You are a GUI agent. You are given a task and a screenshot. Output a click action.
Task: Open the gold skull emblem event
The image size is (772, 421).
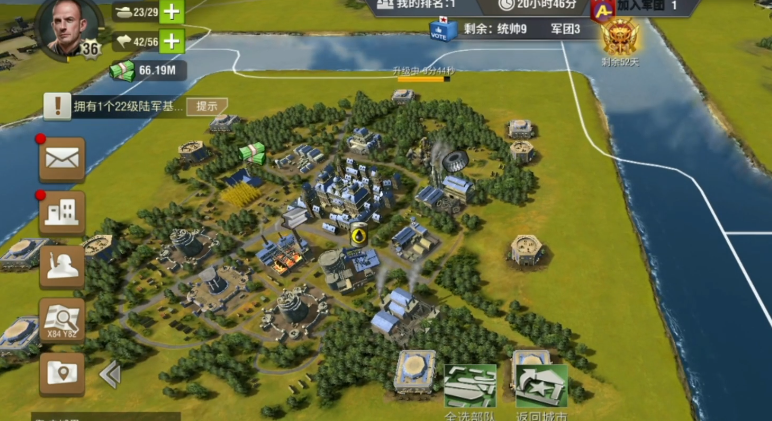point(619,39)
